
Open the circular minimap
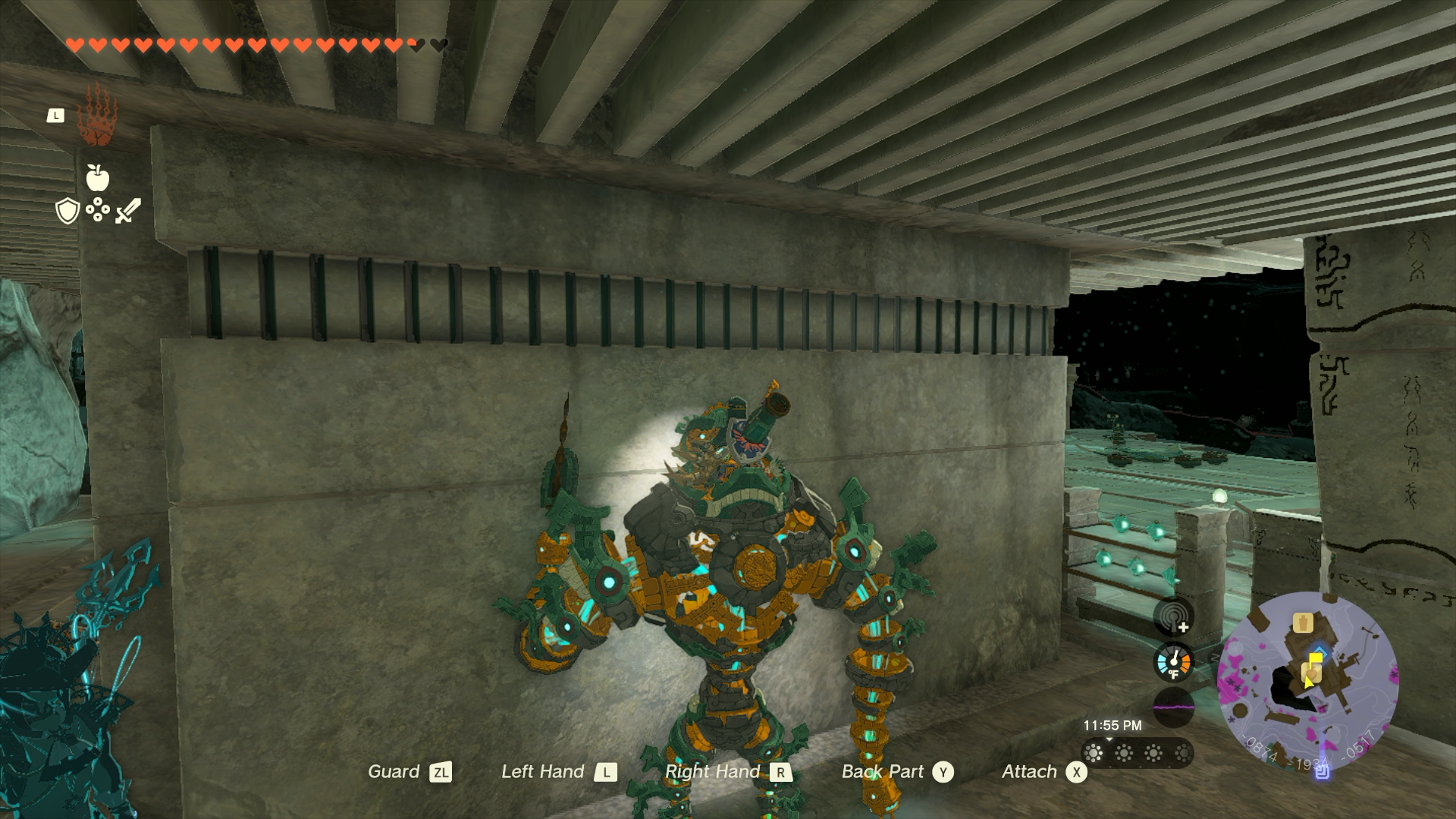coord(1307,682)
